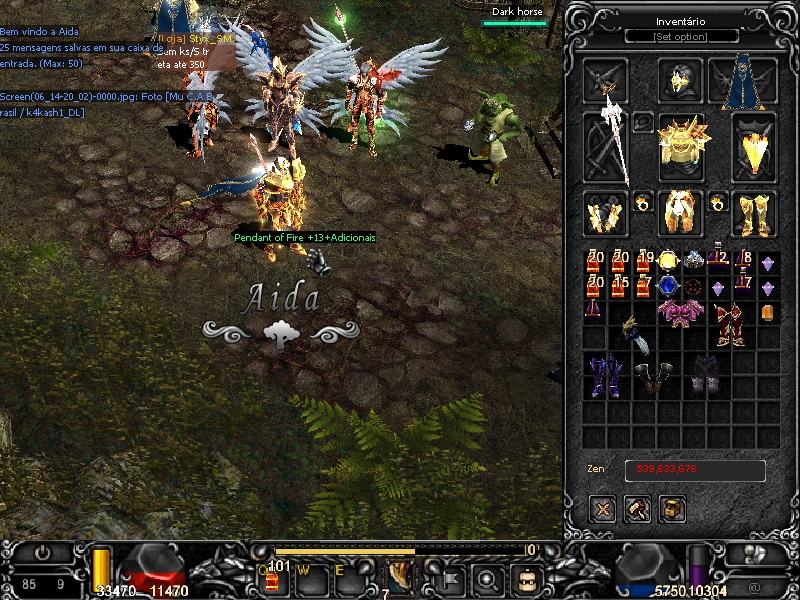Close the Inventário panel with the X button
The height and width of the screenshot is (600, 800).
point(603,509)
